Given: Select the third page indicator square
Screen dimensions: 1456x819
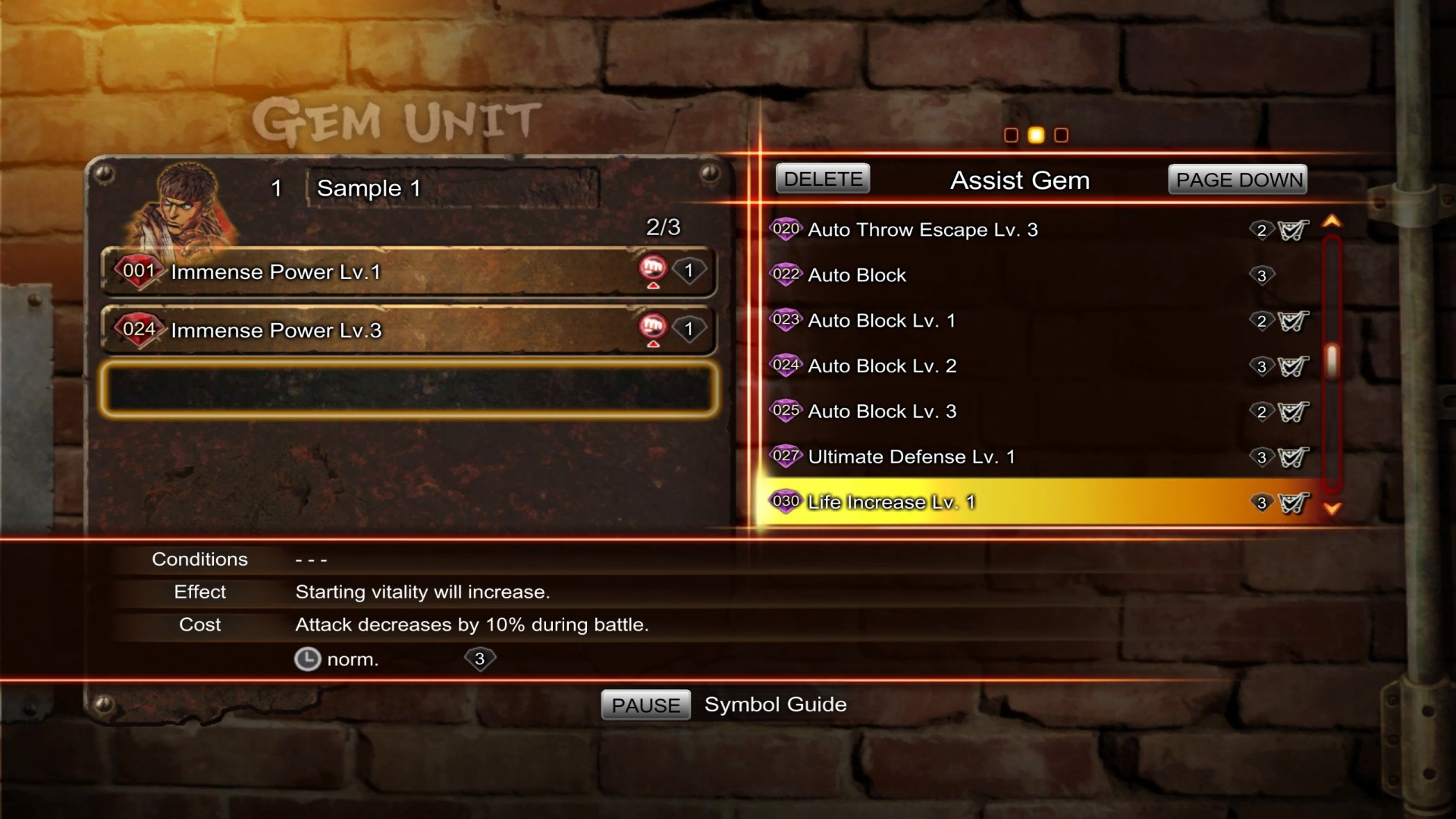Looking at the screenshot, I should [1061, 135].
